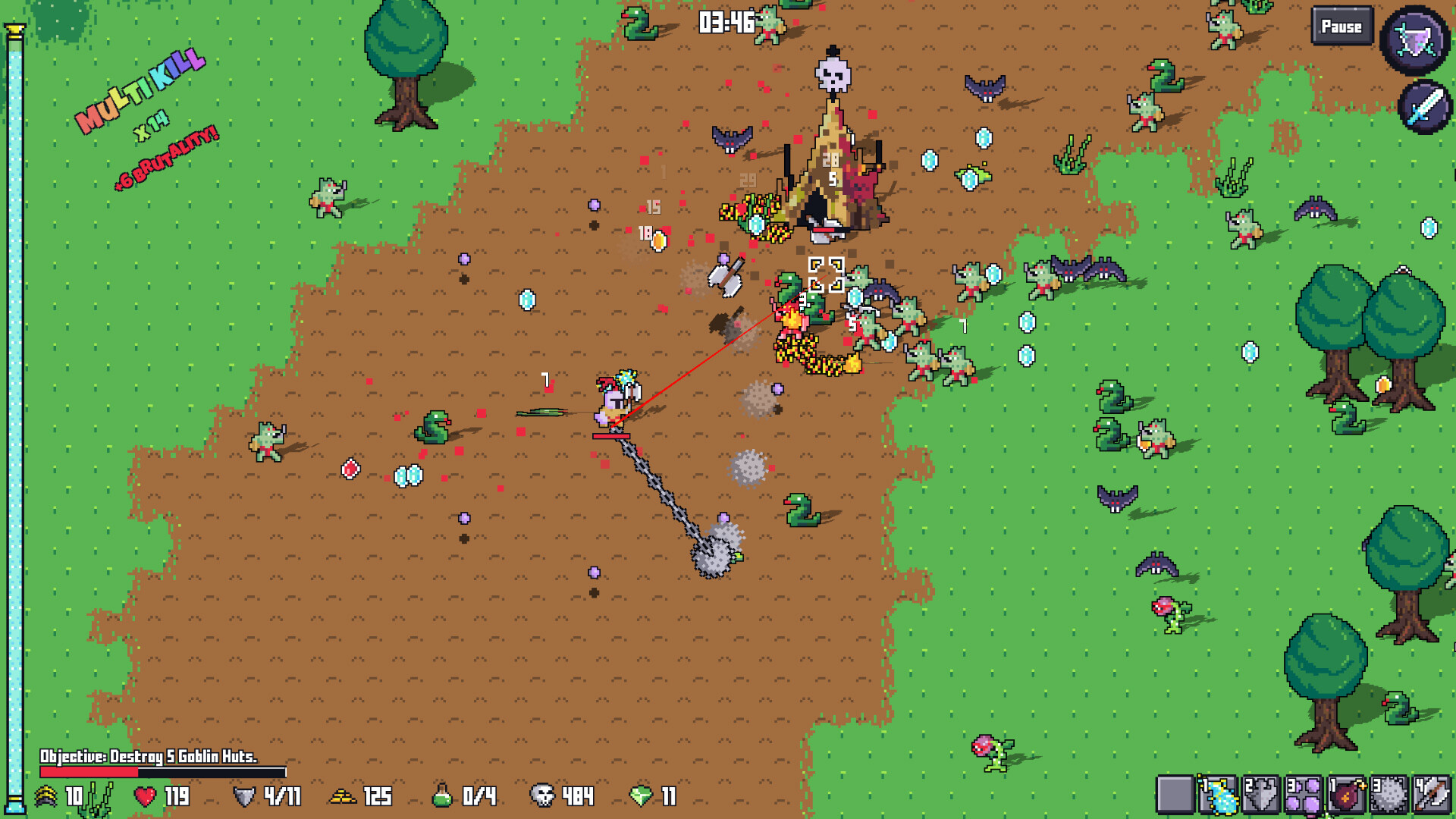
Task: Click the gold ingots icon showing 125
Action: 344,797
